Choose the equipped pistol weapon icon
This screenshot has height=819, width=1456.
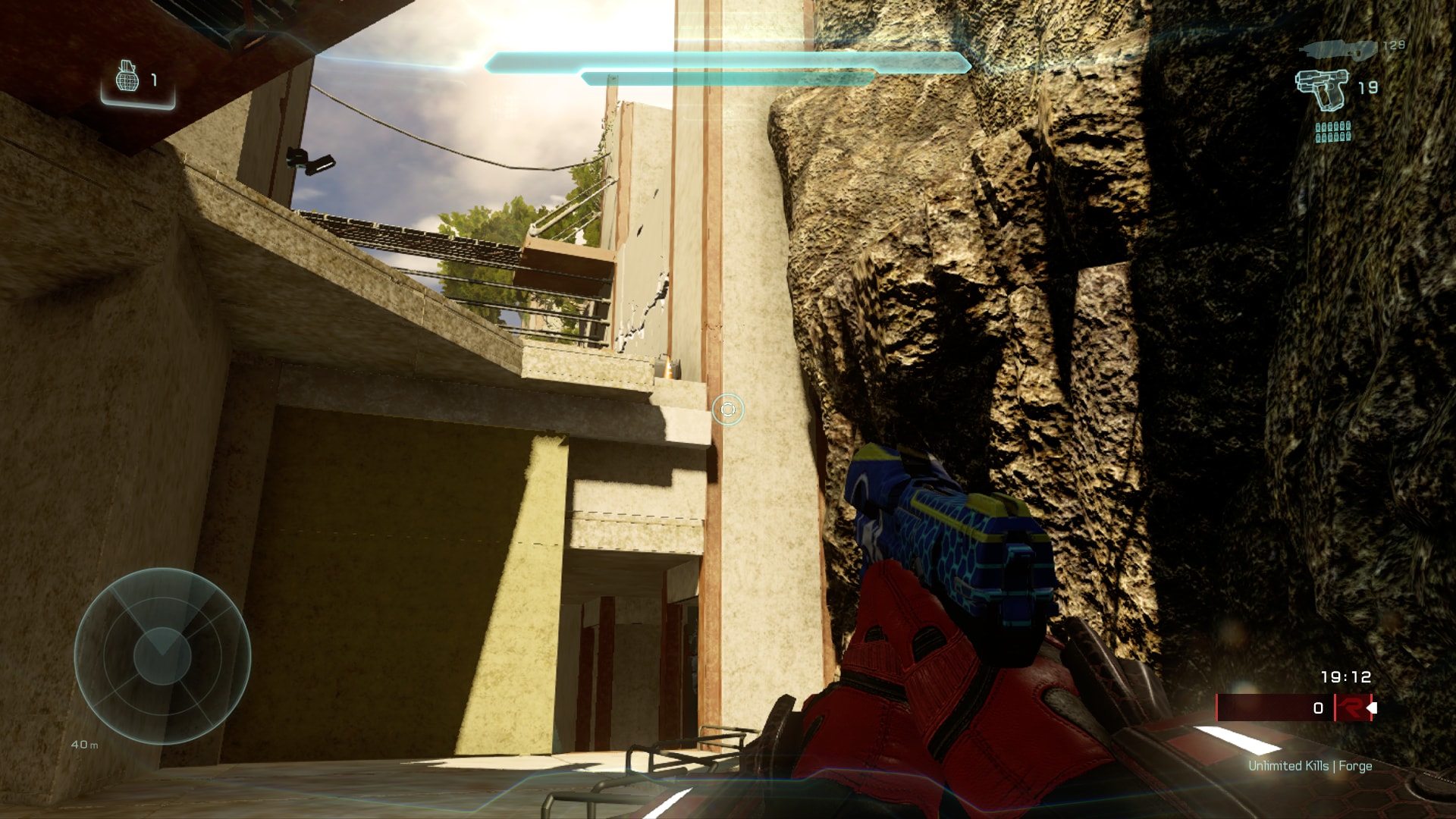point(1322,89)
